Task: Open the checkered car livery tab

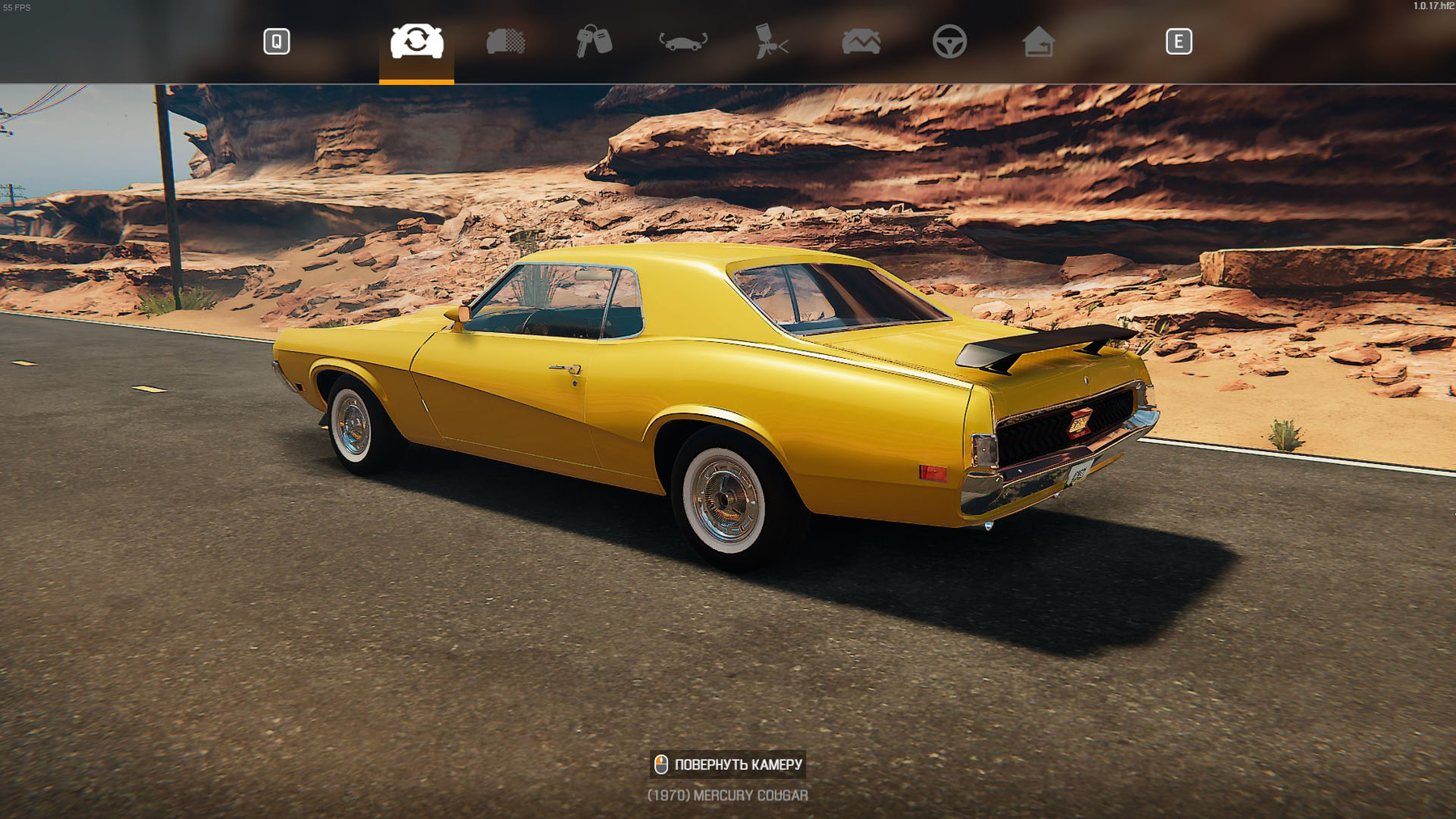Action: [x=506, y=41]
